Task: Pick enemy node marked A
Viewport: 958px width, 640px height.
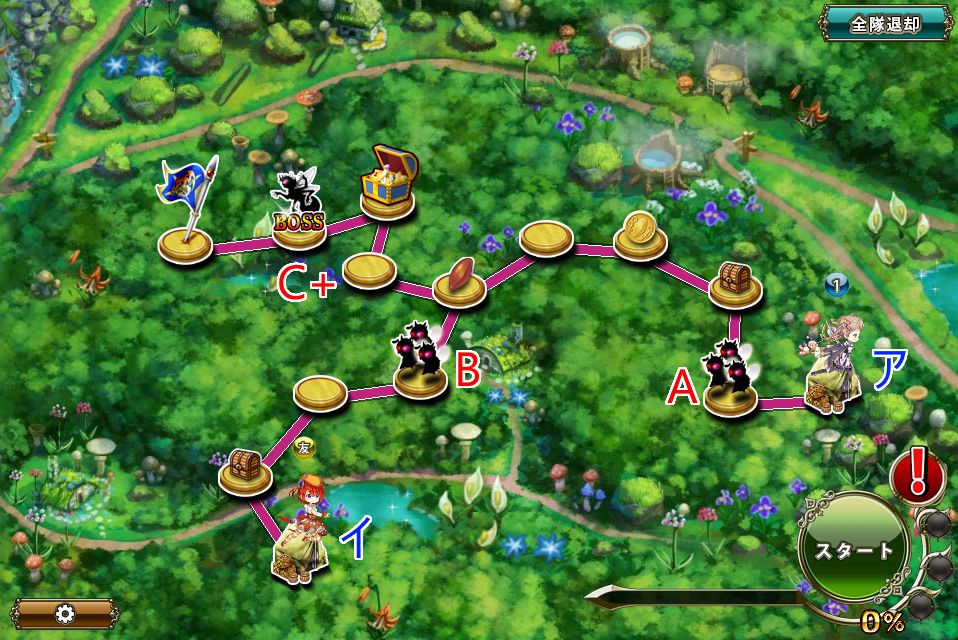Action: [x=729, y=380]
